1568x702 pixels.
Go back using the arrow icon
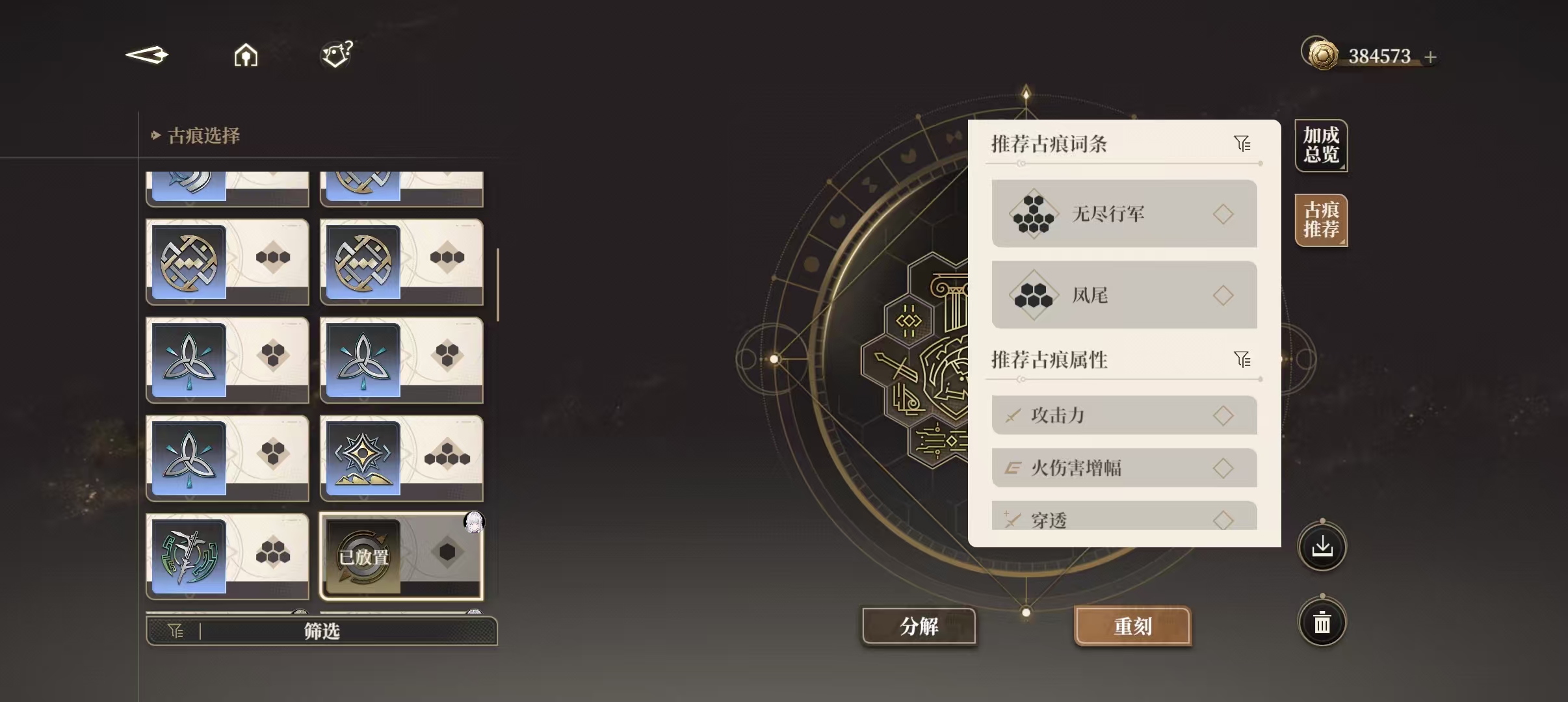click(x=147, y=55)
